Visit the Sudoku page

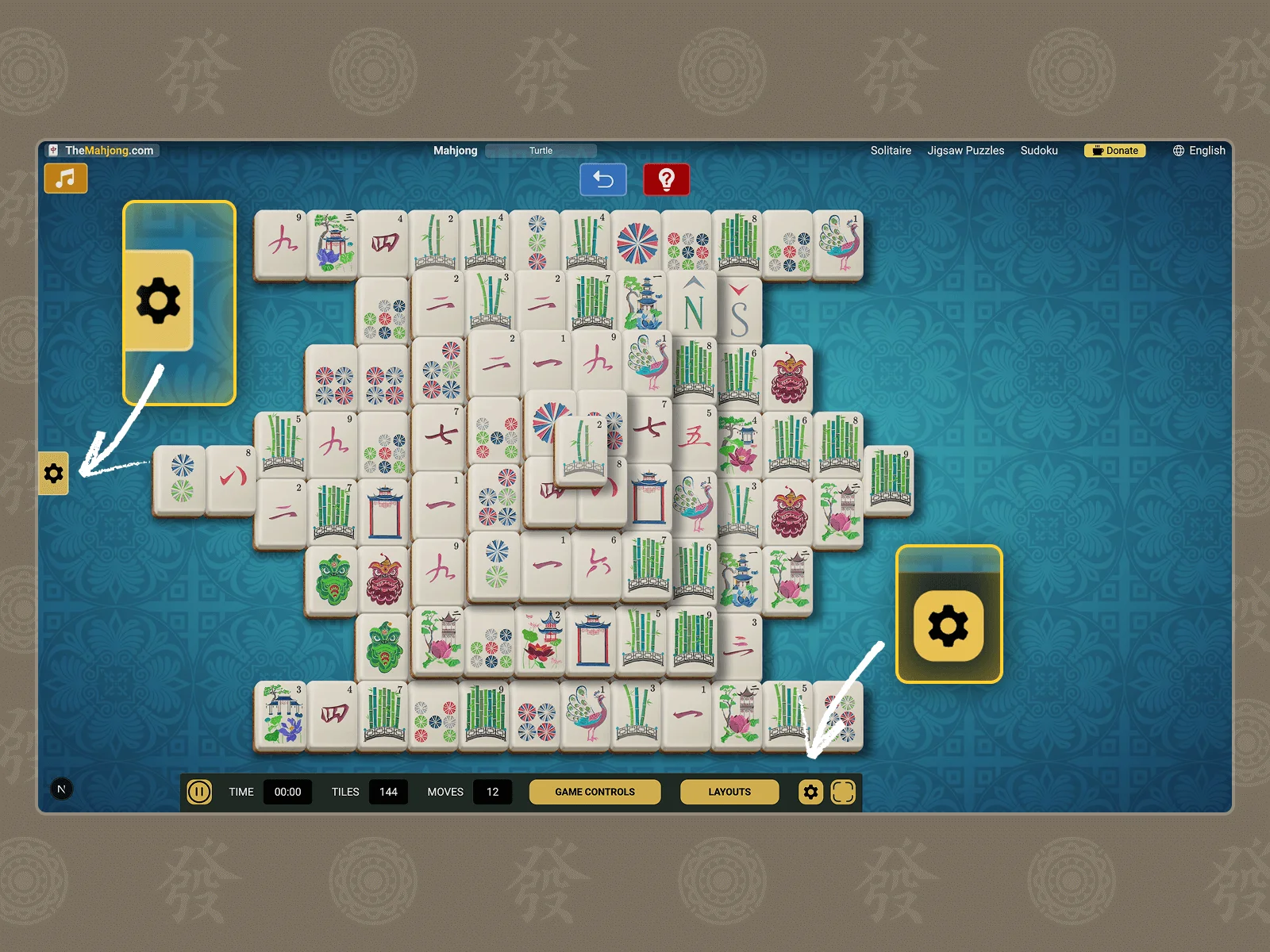[1039, 151]
